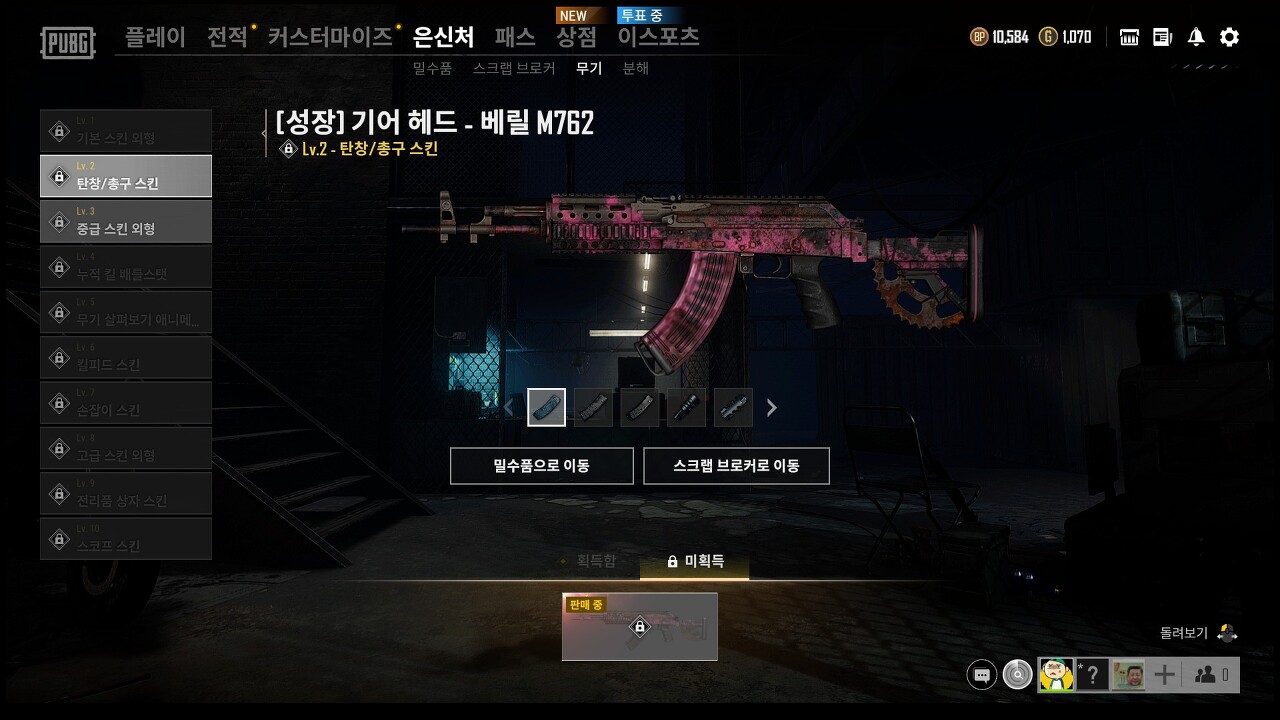The image size is (1280, 720).
Task: Open the crate inventory icon in top bar
Action: click(x=1128, y=36)
